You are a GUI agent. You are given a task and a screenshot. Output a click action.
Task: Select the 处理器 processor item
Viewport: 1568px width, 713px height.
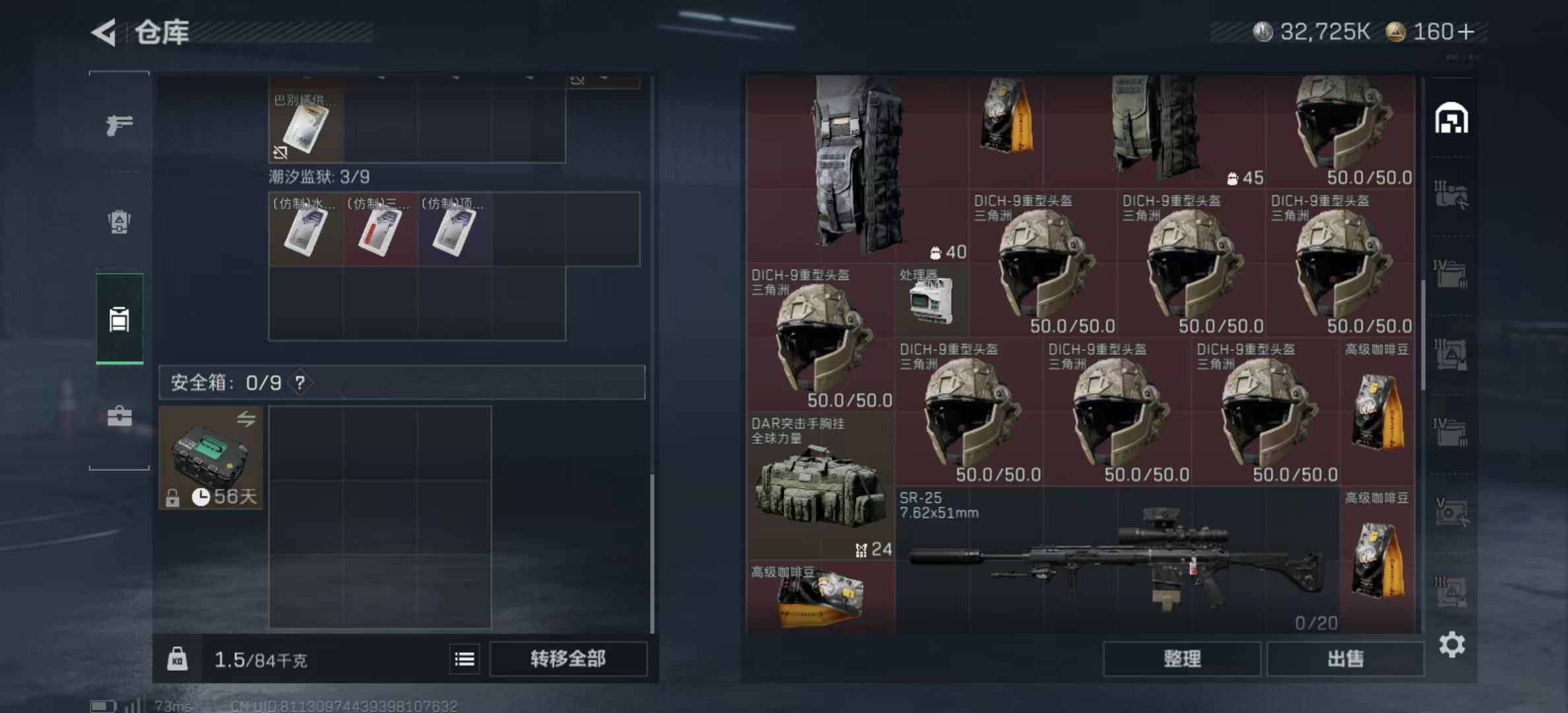[x=931, y=304]
